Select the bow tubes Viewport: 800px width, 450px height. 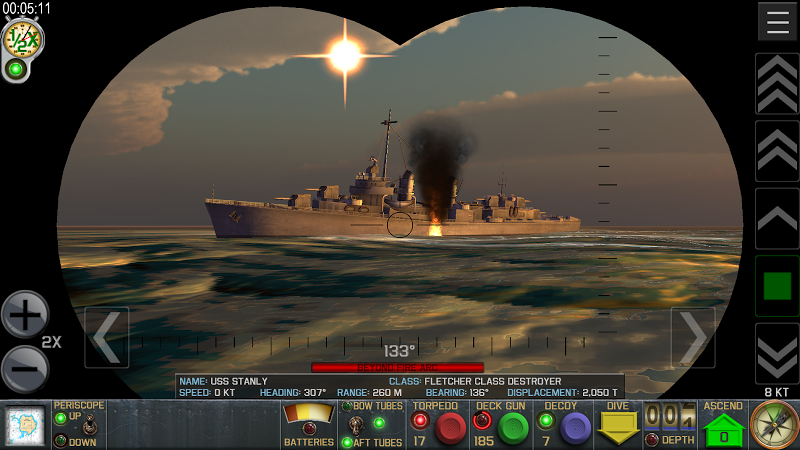[347, 407]
